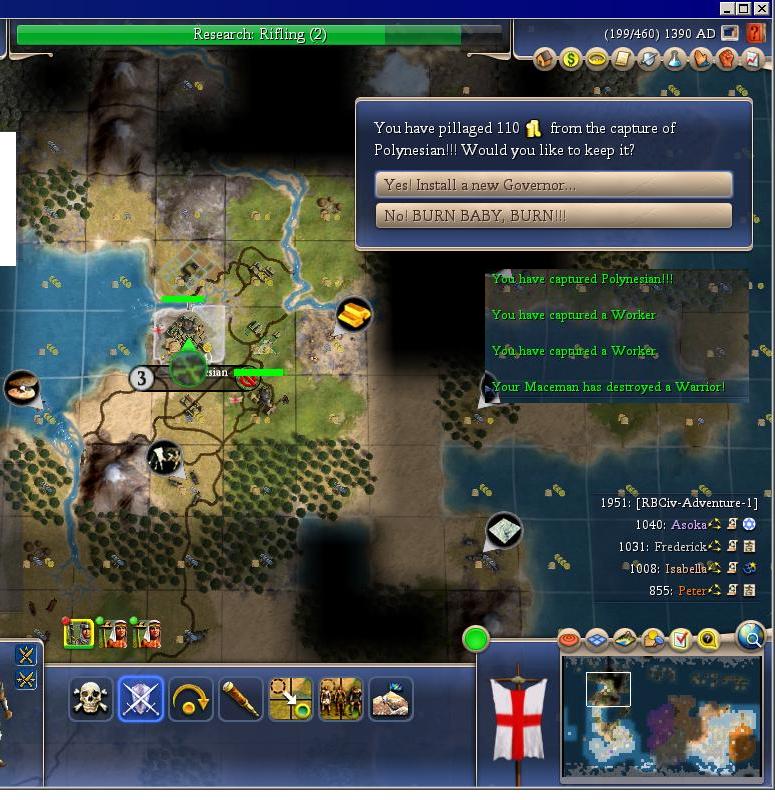This screenshot has width=775, height=800.
Task: Open the Civilopedia question mark book
Action: click(x=755, y=34)
